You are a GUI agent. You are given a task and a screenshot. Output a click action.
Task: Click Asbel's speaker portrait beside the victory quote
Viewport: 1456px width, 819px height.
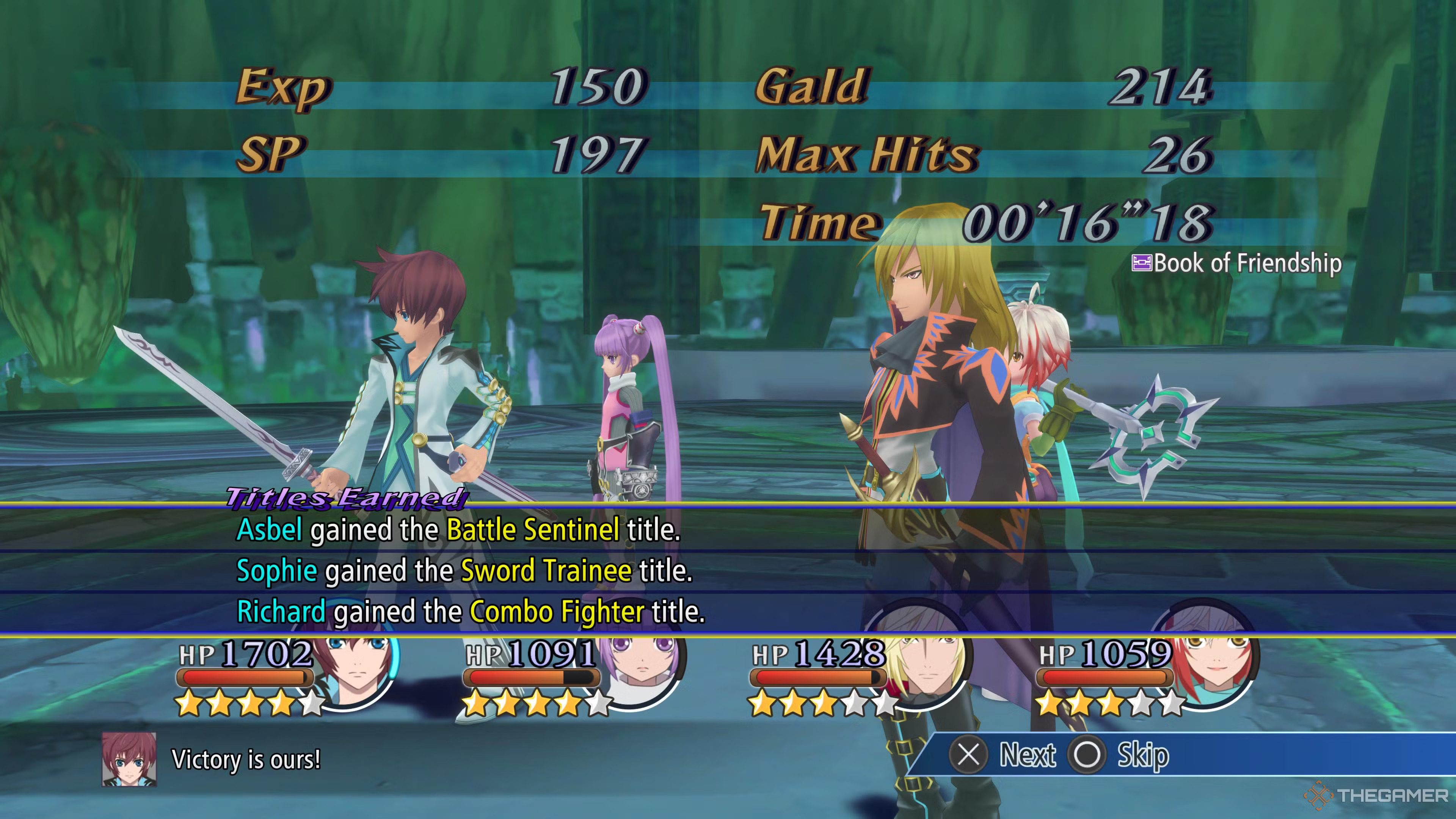(x=129, y=759)
